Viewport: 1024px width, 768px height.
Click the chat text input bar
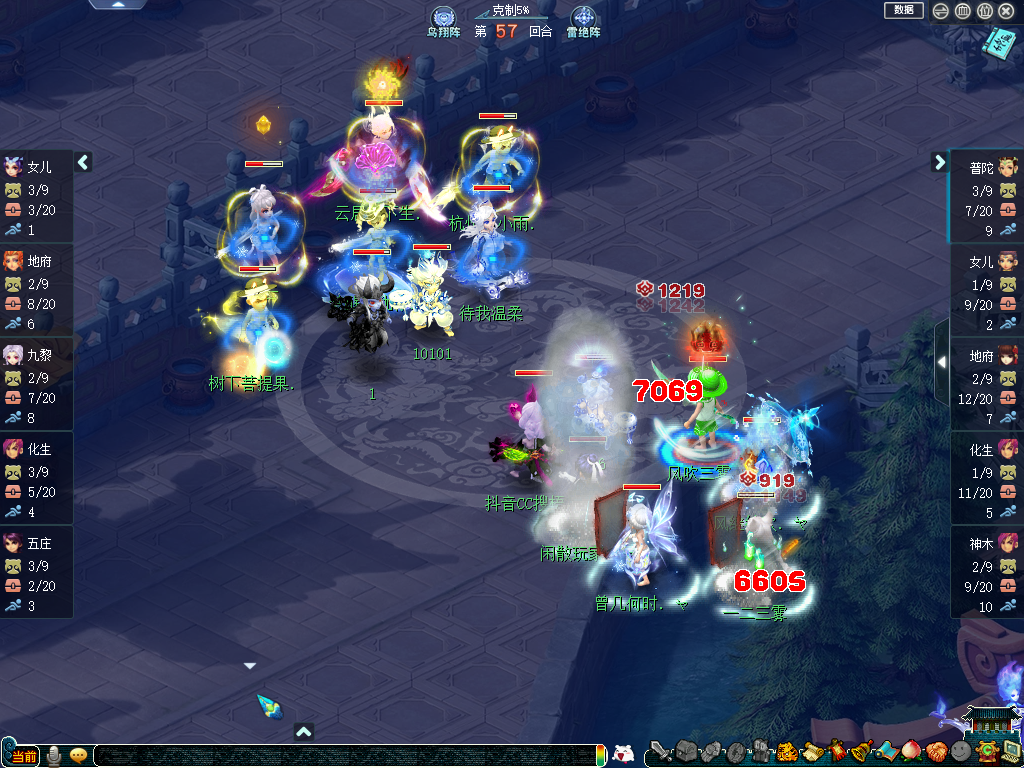pyautogui.click(x=350, y=755)
